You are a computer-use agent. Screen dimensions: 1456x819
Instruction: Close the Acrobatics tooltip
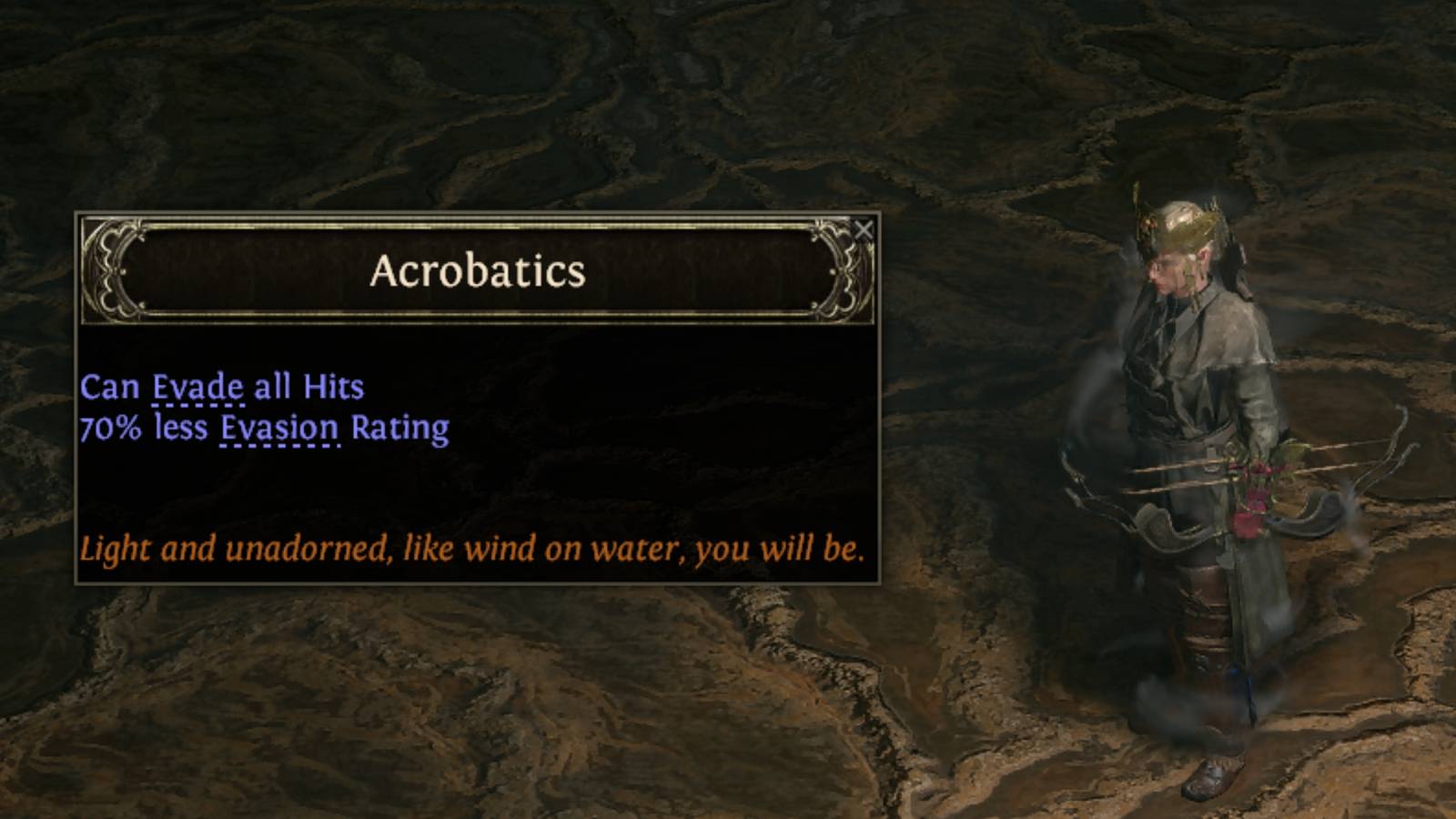[864, 230]
